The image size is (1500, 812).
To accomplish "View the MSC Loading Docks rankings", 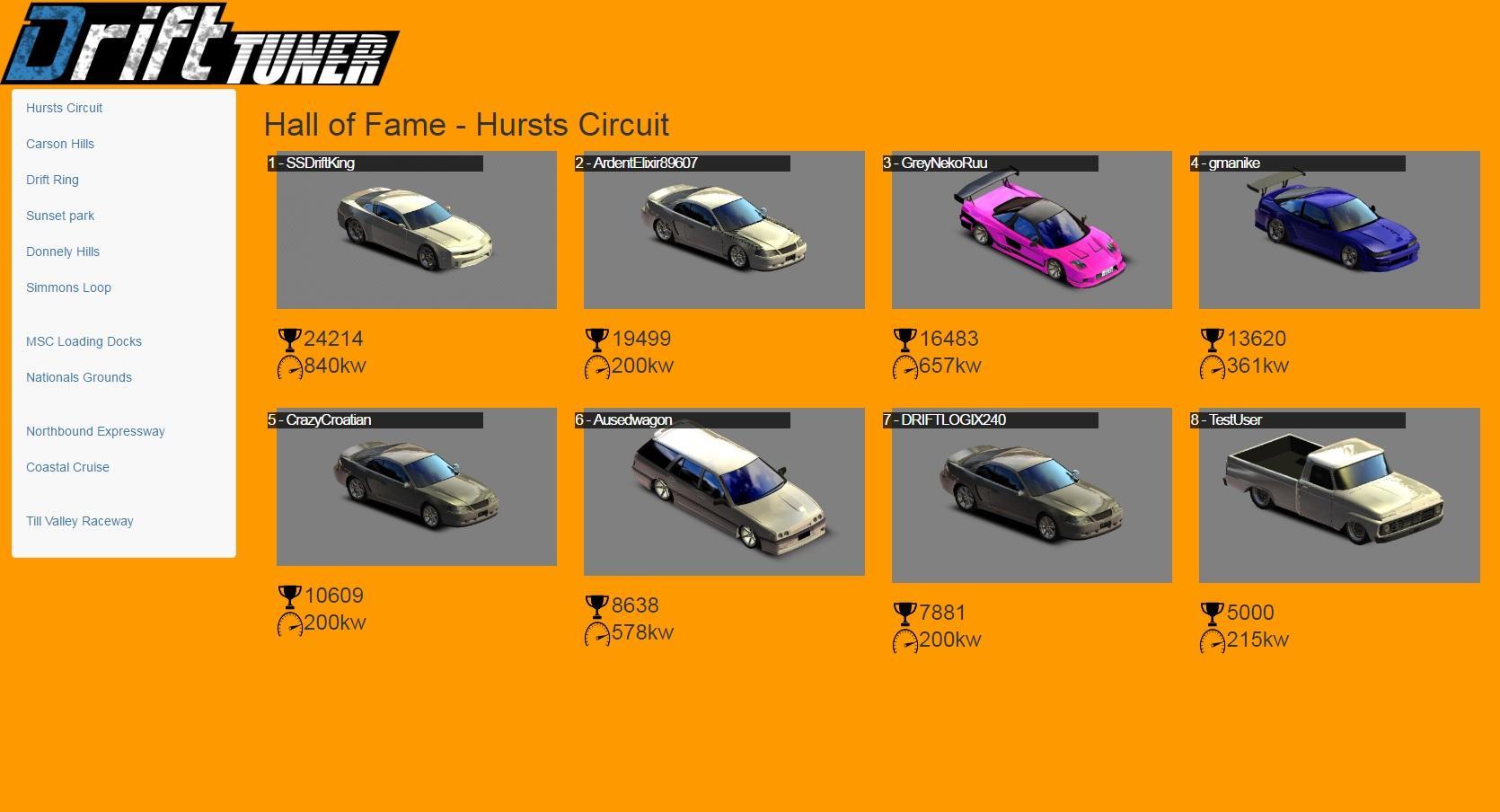I will (x=84, y=341).
